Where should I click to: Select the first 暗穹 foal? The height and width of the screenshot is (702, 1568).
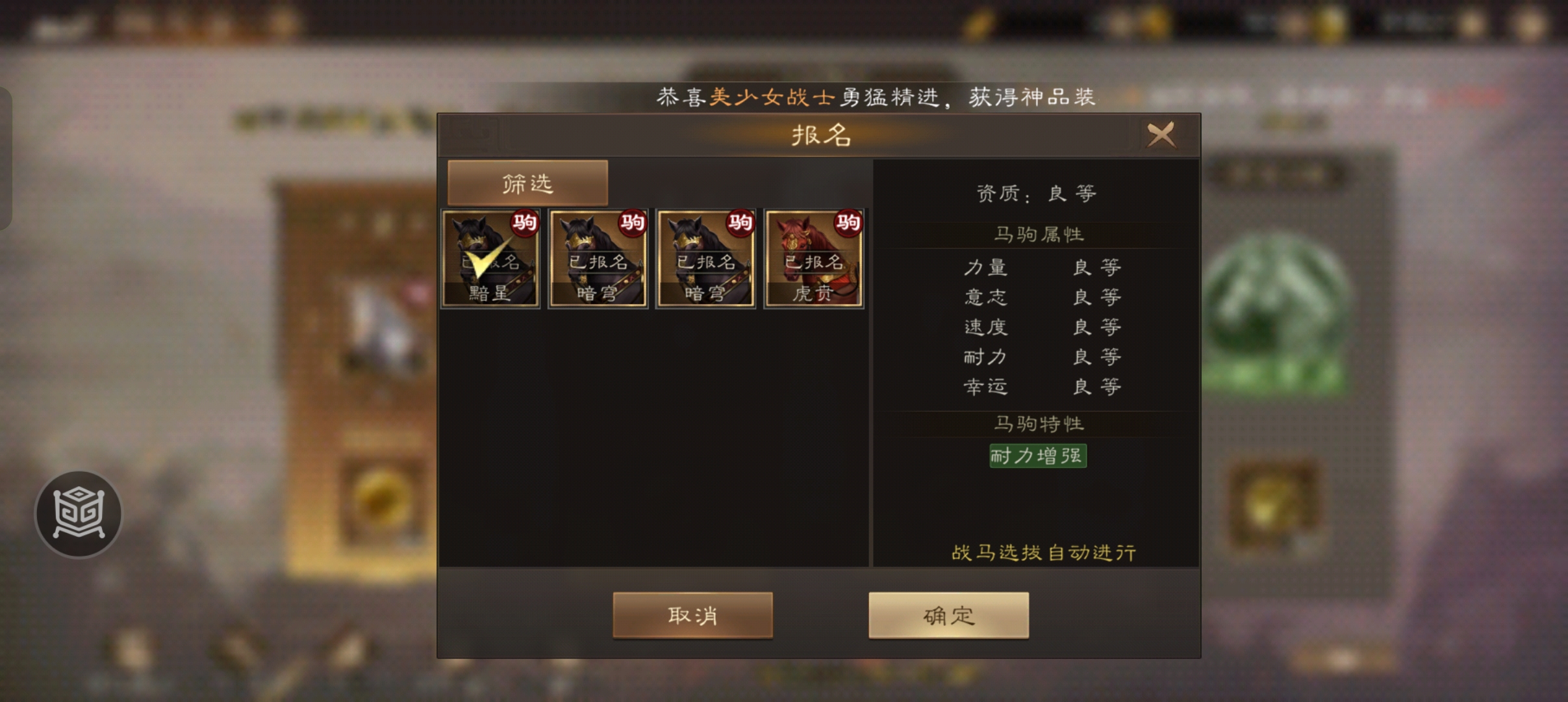point(598,259)
